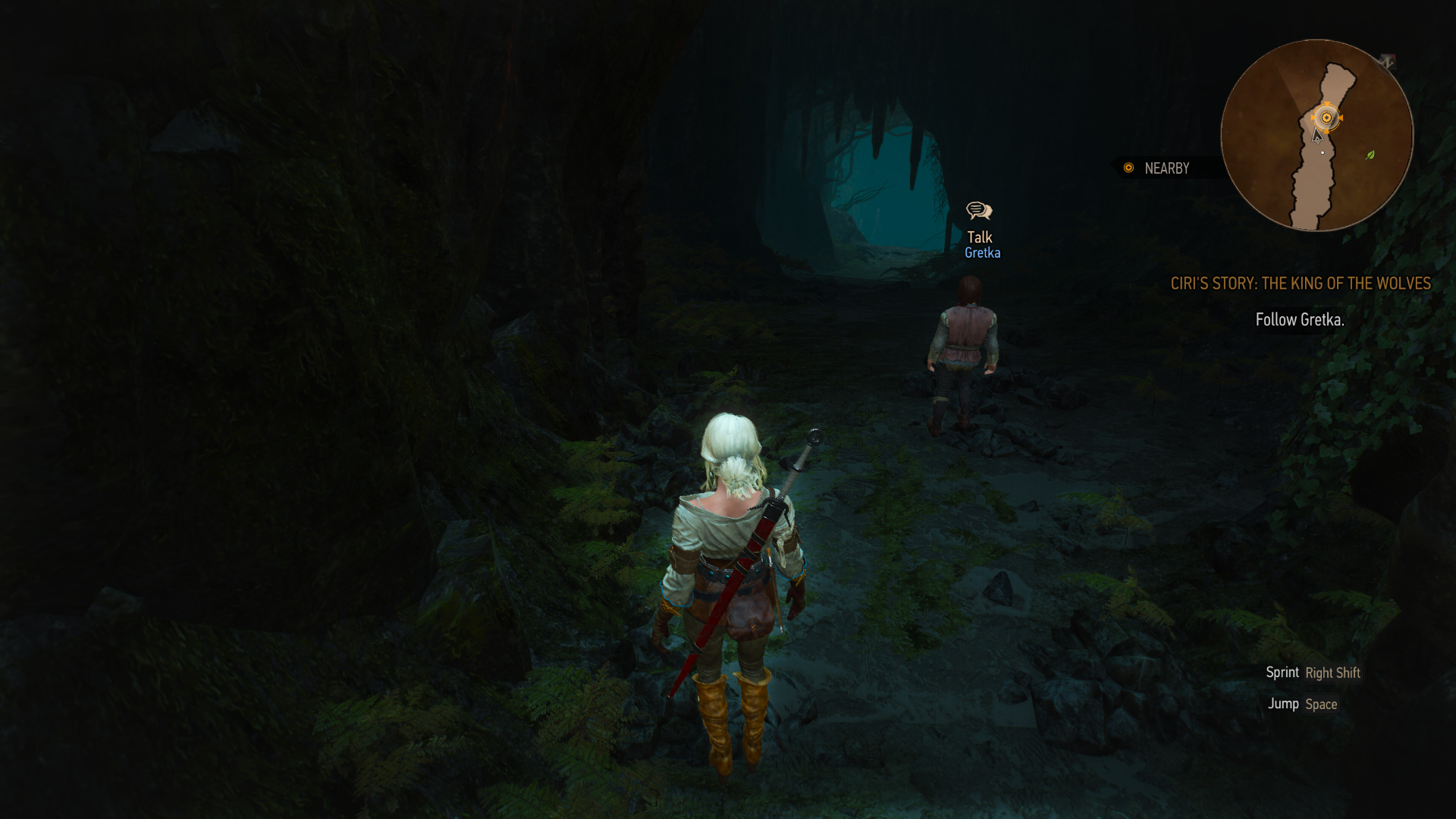Click the NEARBY objective distance indicator
1456x819 pixels.
tap(1157, 168)
